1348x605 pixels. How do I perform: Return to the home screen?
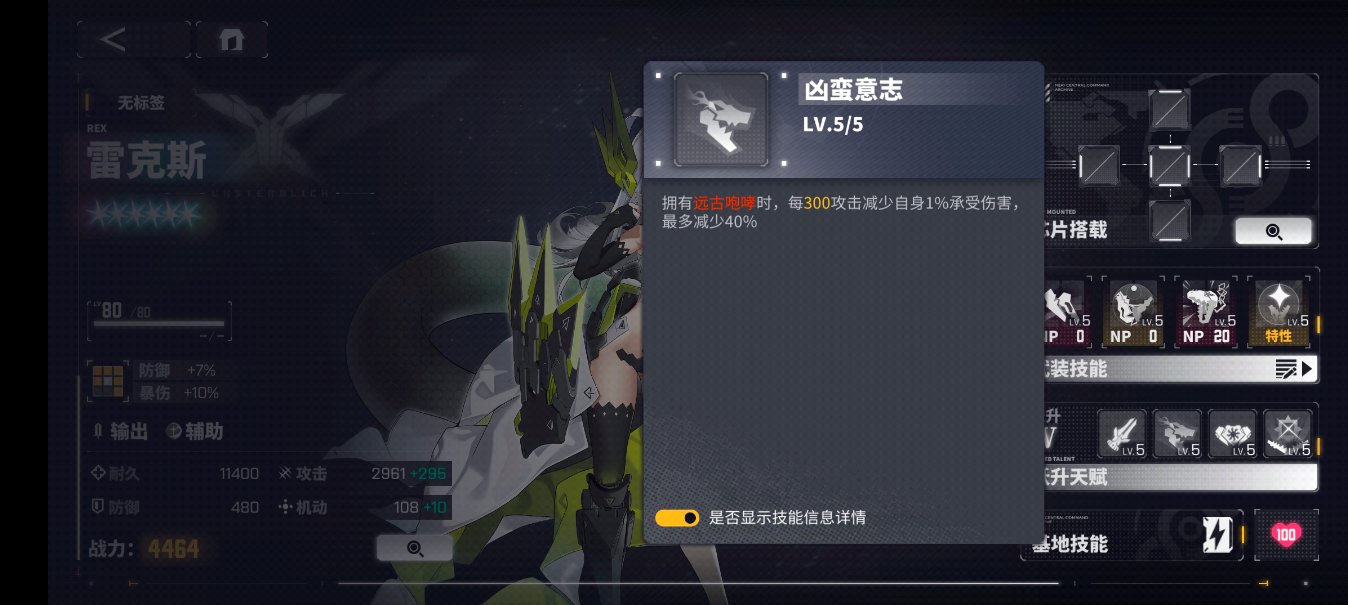tap(231, 39)
